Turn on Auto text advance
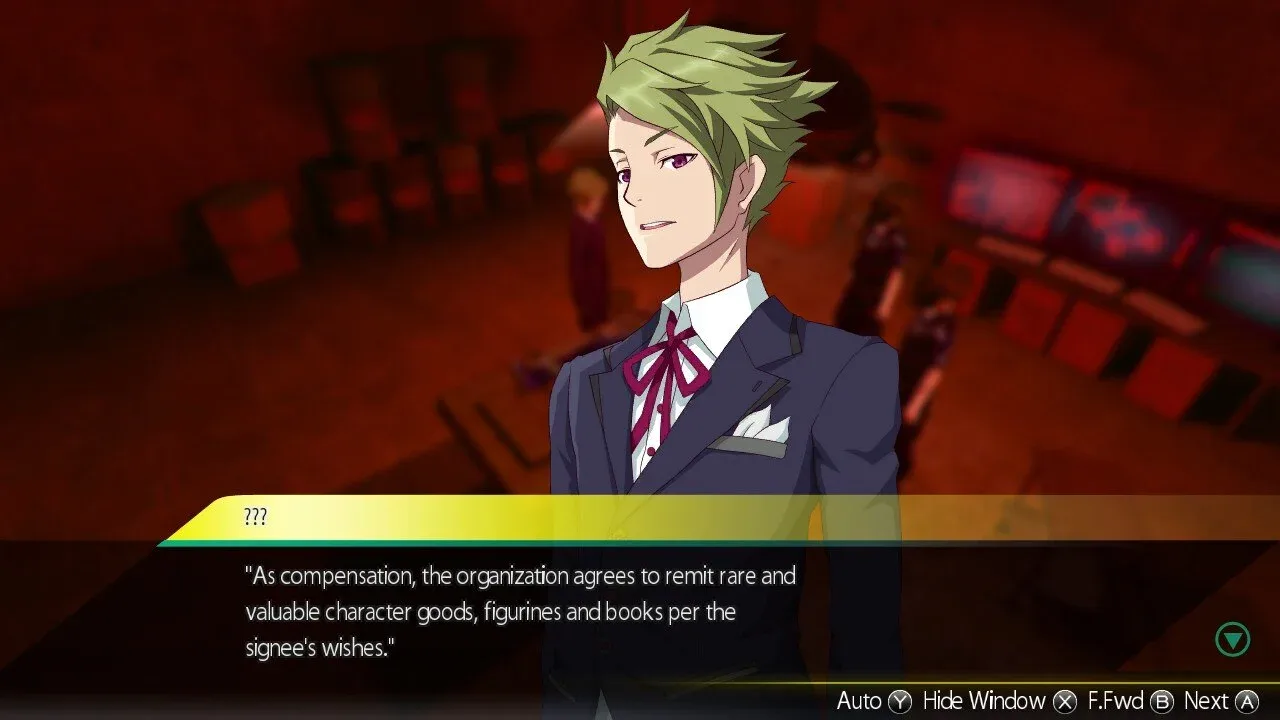Viewport: 1280px width, 720px height. pyautogui.click(x=873, y=701)
